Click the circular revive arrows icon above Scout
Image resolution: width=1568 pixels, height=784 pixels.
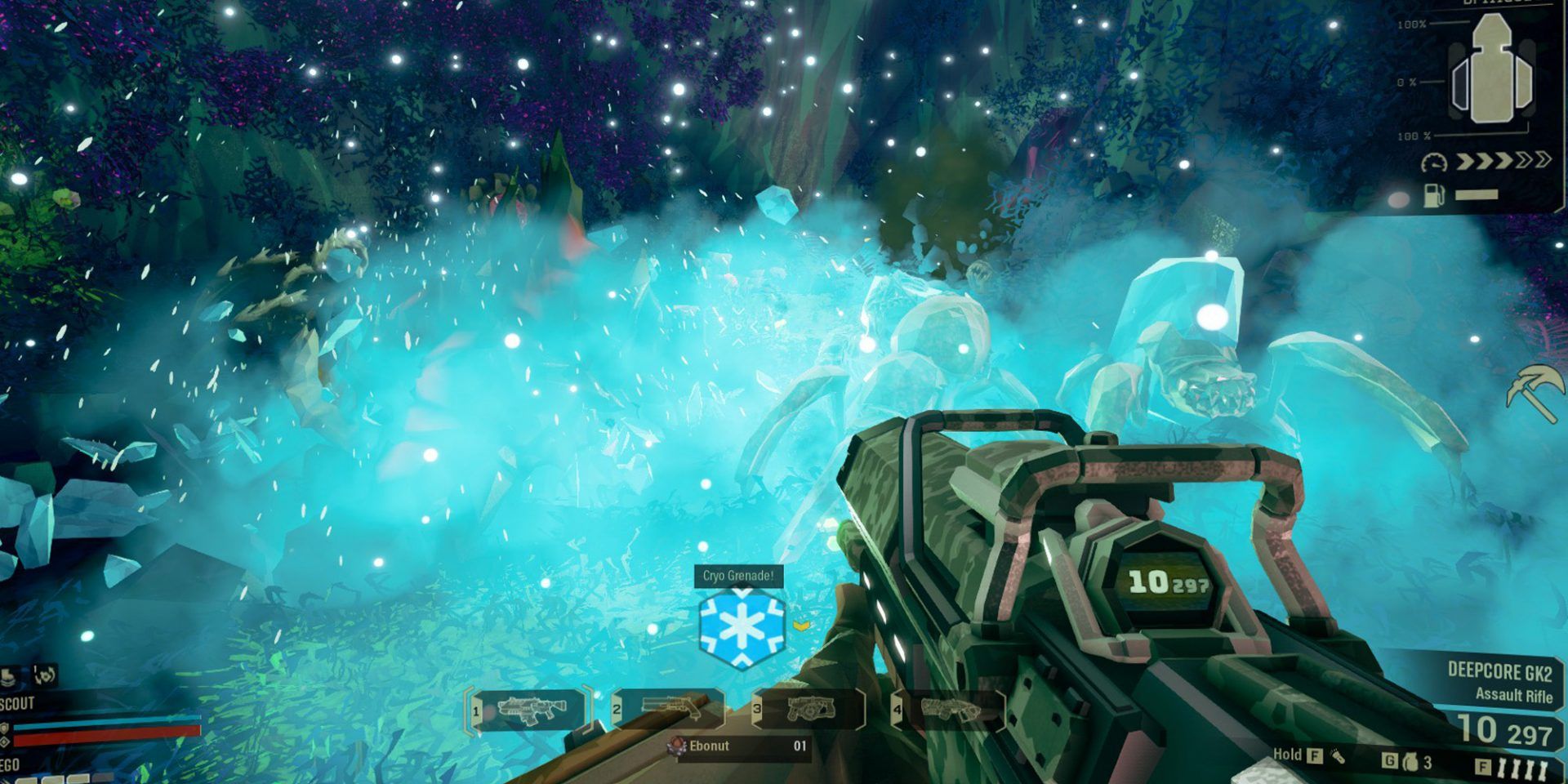44,675
